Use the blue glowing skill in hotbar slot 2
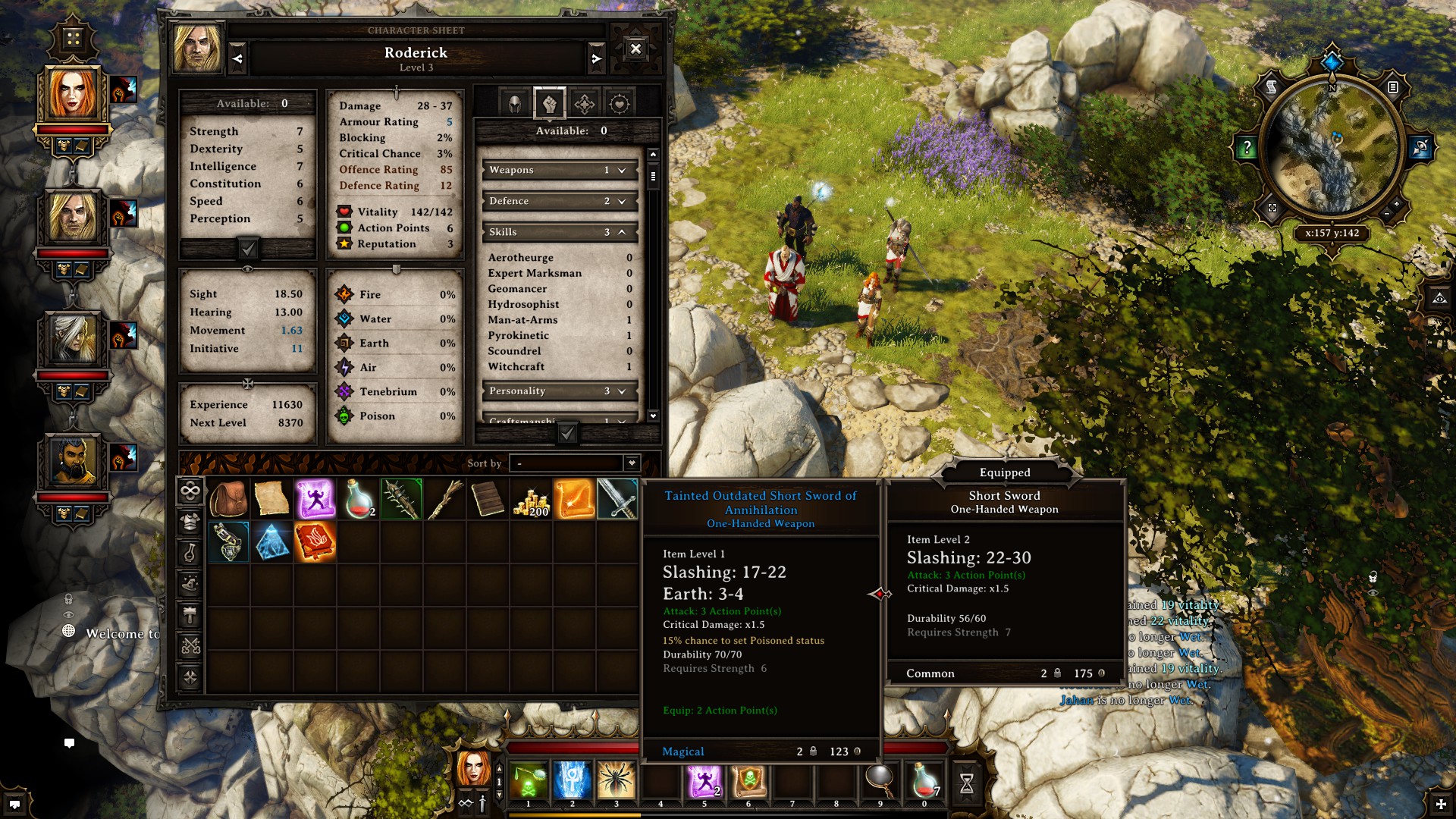The image size is (1456, 819). (572, 780)
